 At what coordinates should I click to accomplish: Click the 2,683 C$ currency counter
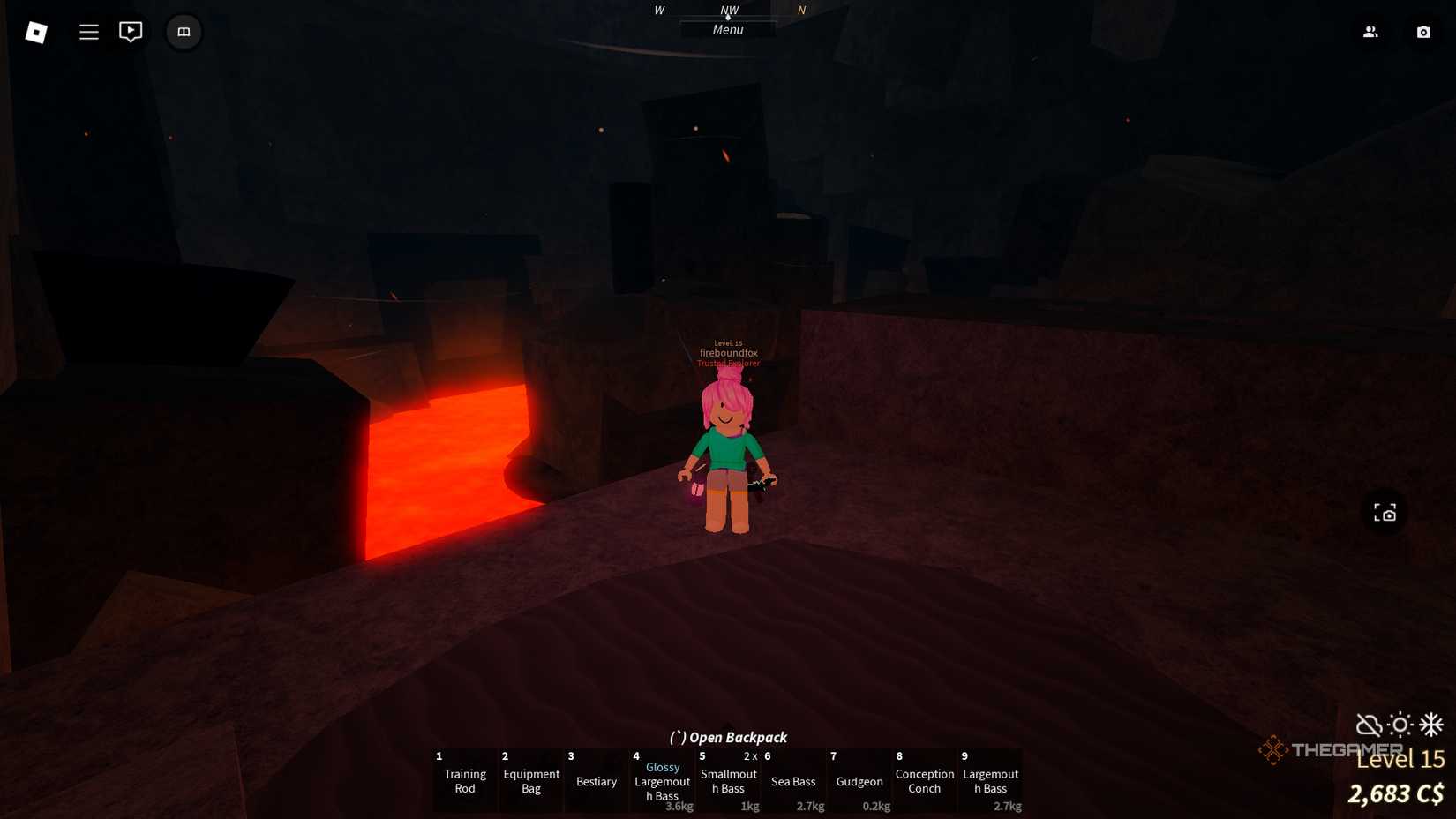[x=1395, y=793]
